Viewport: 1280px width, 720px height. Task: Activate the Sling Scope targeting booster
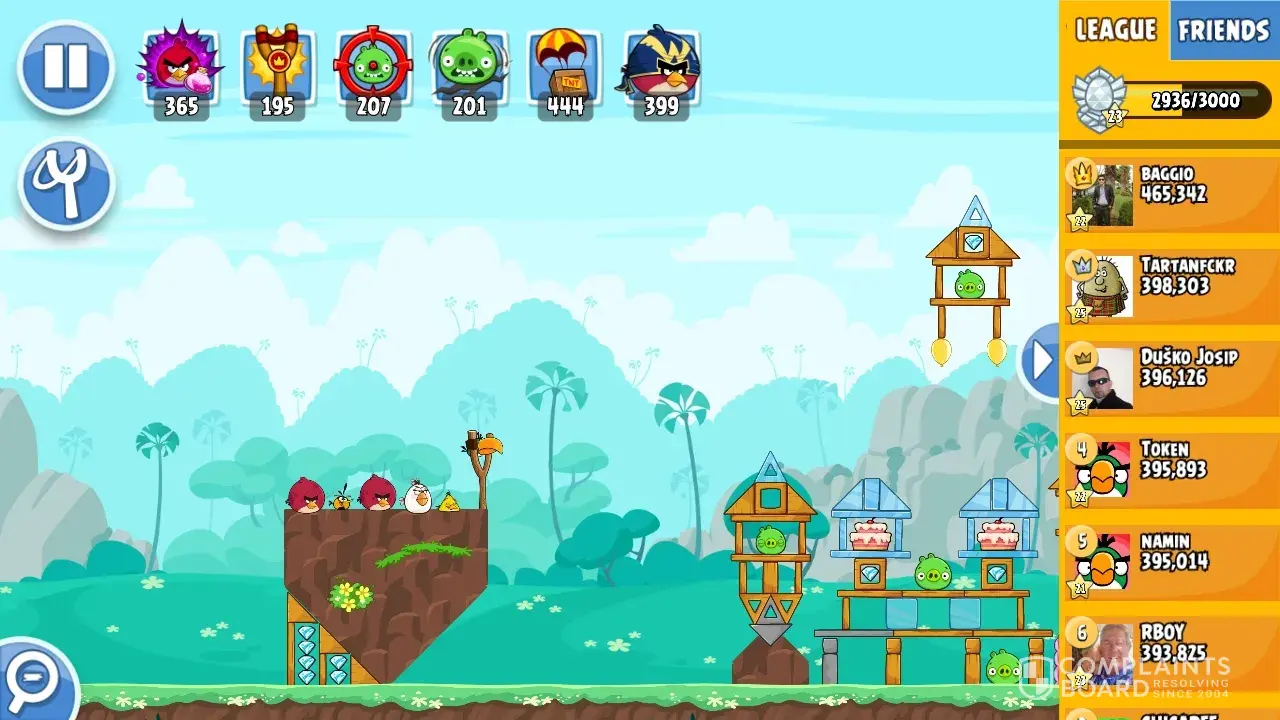tap(373, 70)
